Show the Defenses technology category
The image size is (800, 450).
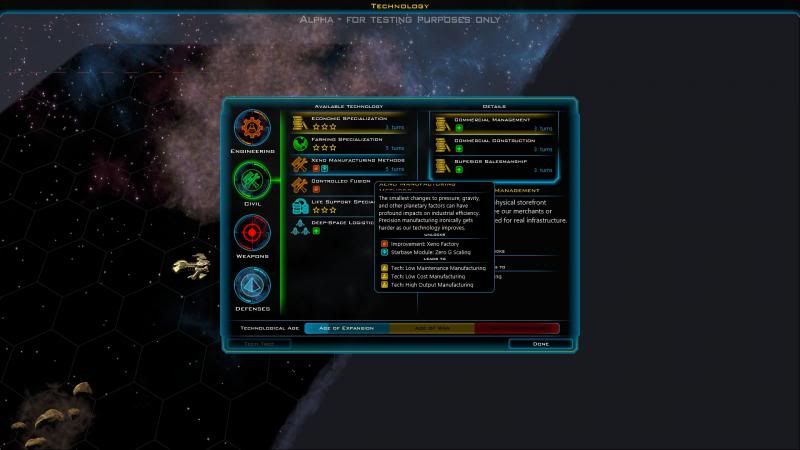(252, 287)
